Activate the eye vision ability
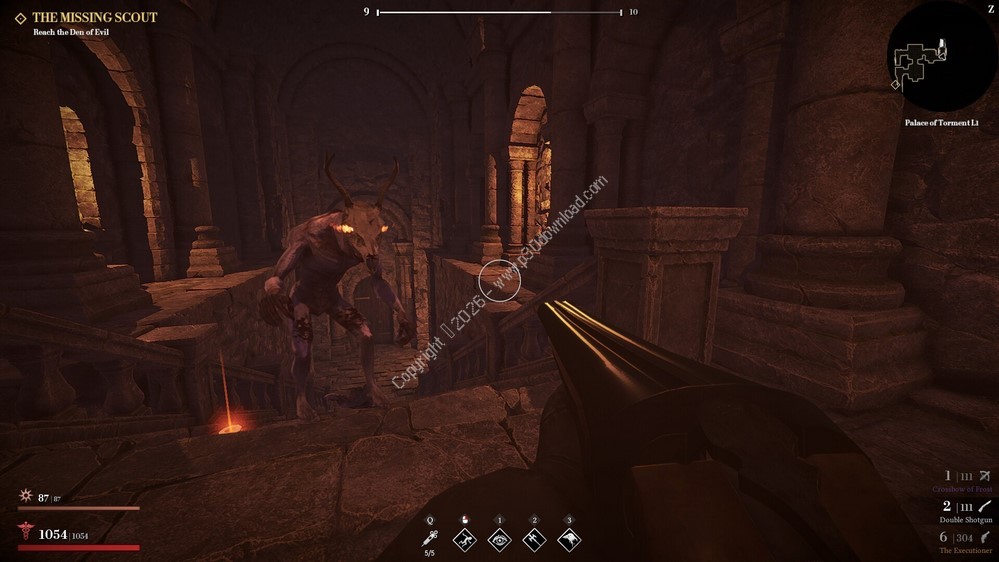The height and width of the screenshot is (562, 999). (499, 540)
